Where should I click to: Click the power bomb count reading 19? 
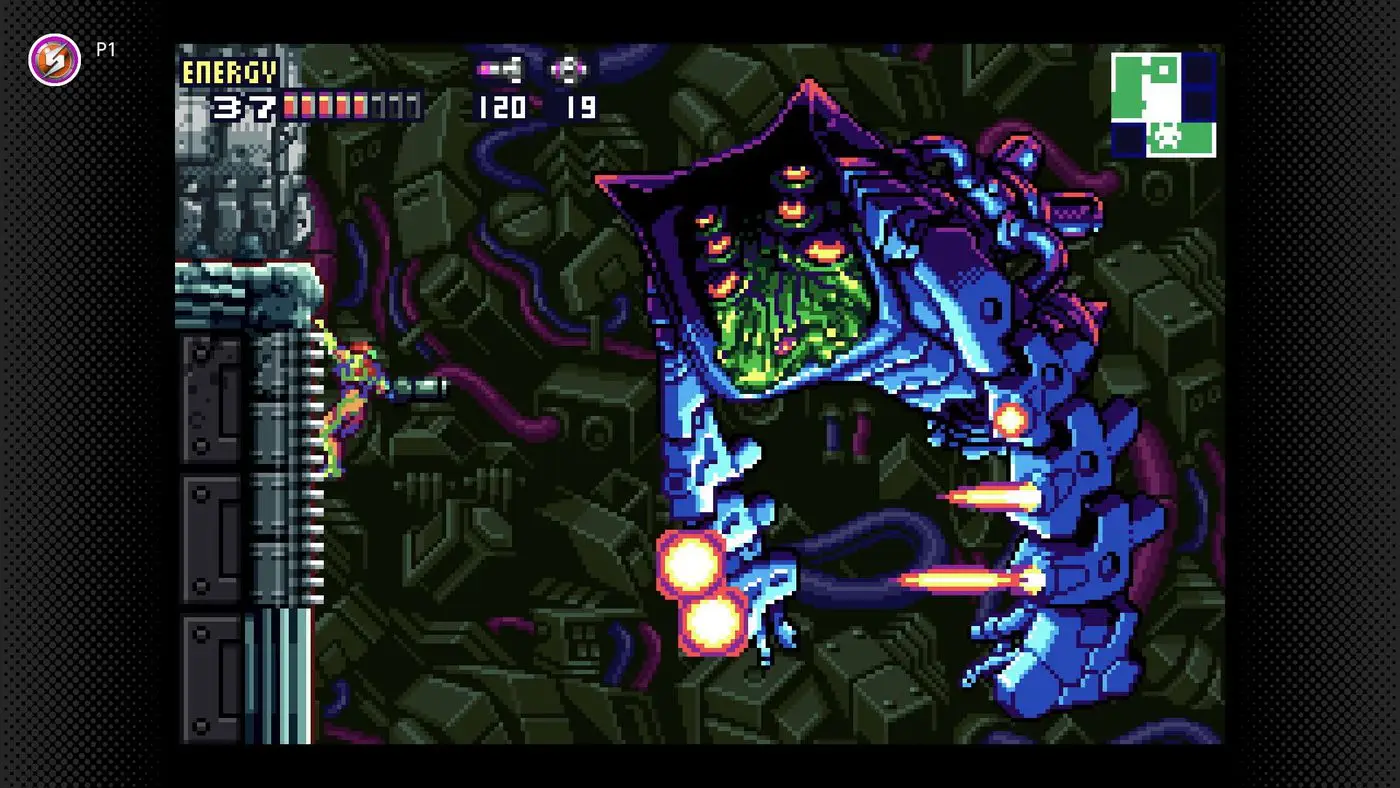[572, 106]
